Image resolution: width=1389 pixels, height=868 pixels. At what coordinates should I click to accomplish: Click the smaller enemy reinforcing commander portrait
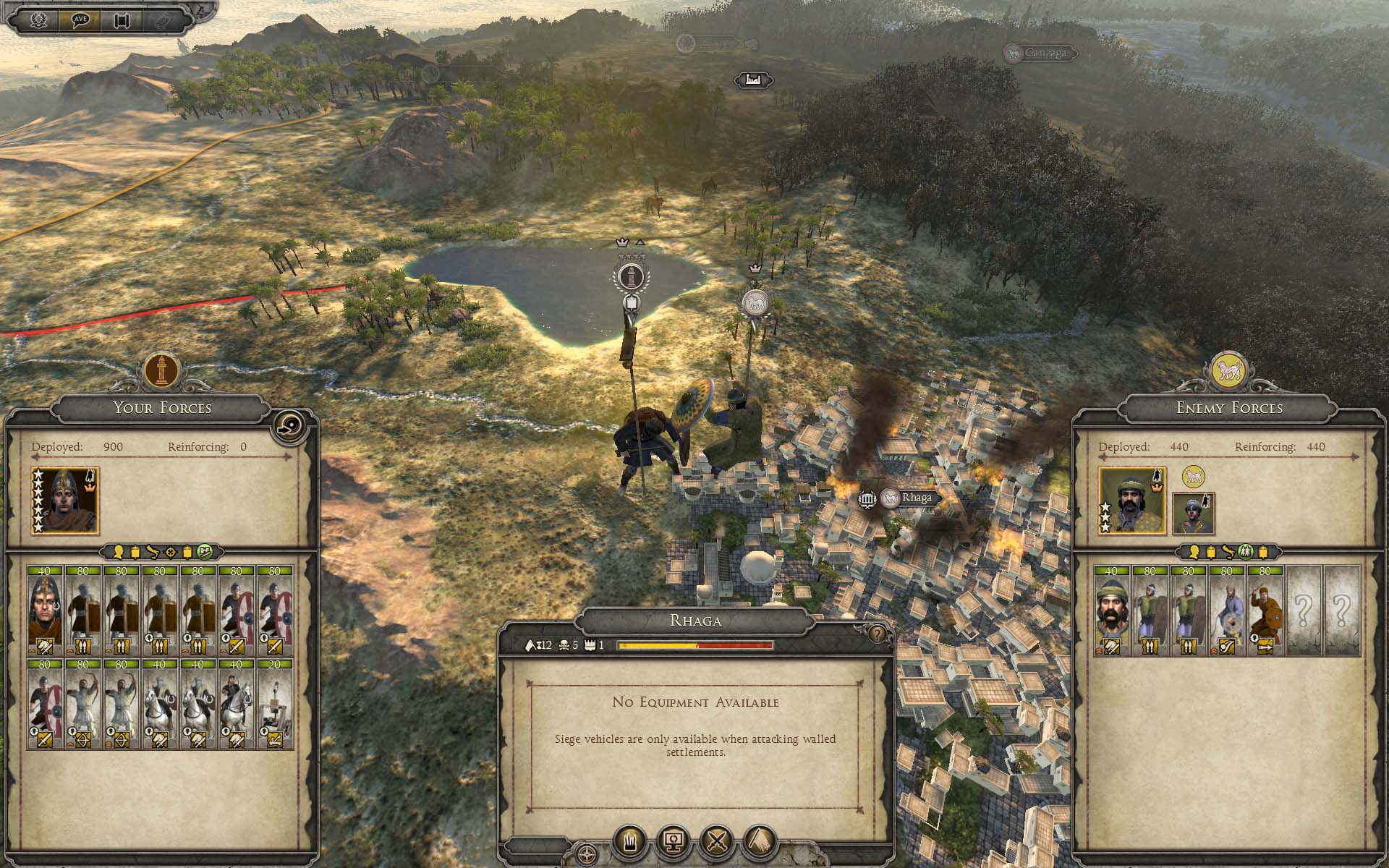point(1193,514)
